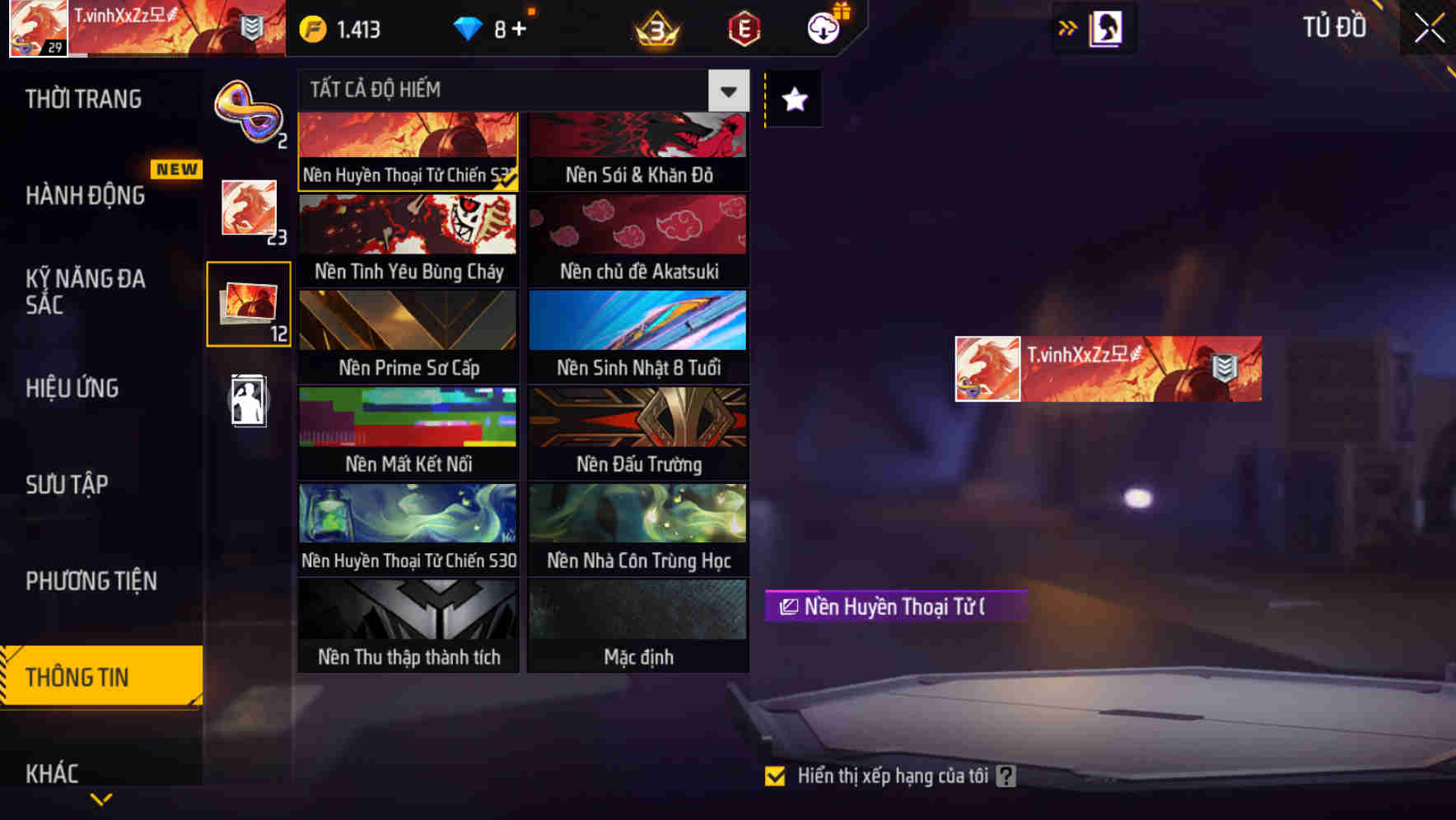Click the purple Nền Huyền Thoại rename button
1456x820 pixels.
click(x=894, y=608)
